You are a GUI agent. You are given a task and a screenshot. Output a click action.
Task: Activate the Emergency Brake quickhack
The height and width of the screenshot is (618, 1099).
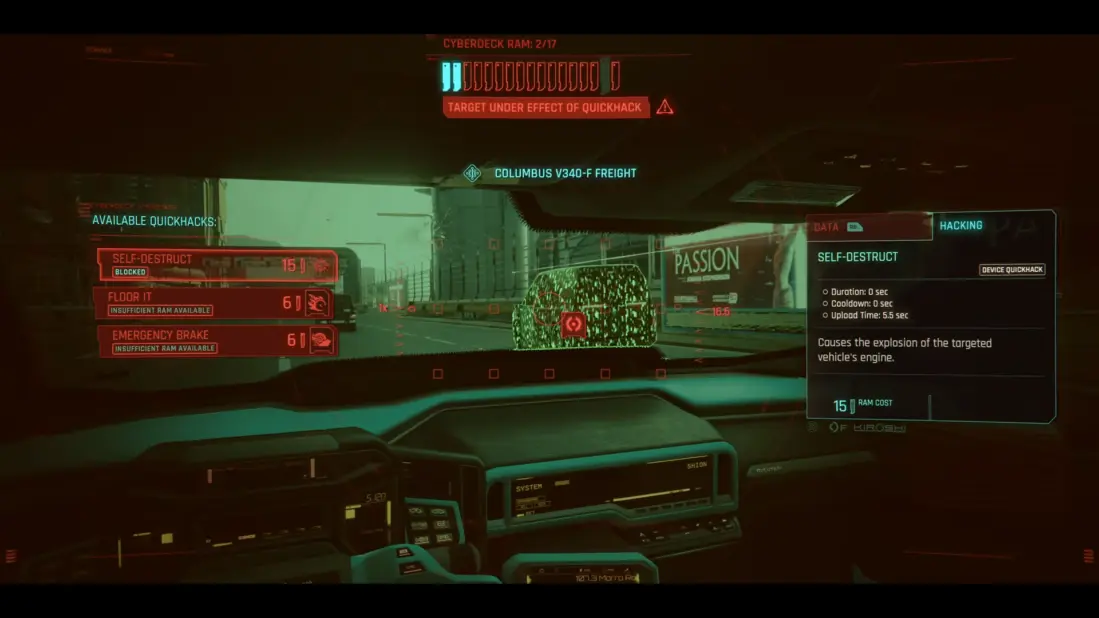coord(216,340)
